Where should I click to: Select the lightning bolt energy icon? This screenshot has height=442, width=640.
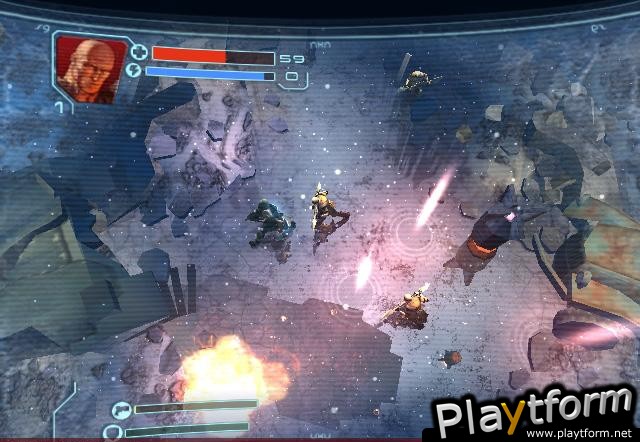[135, 72]
